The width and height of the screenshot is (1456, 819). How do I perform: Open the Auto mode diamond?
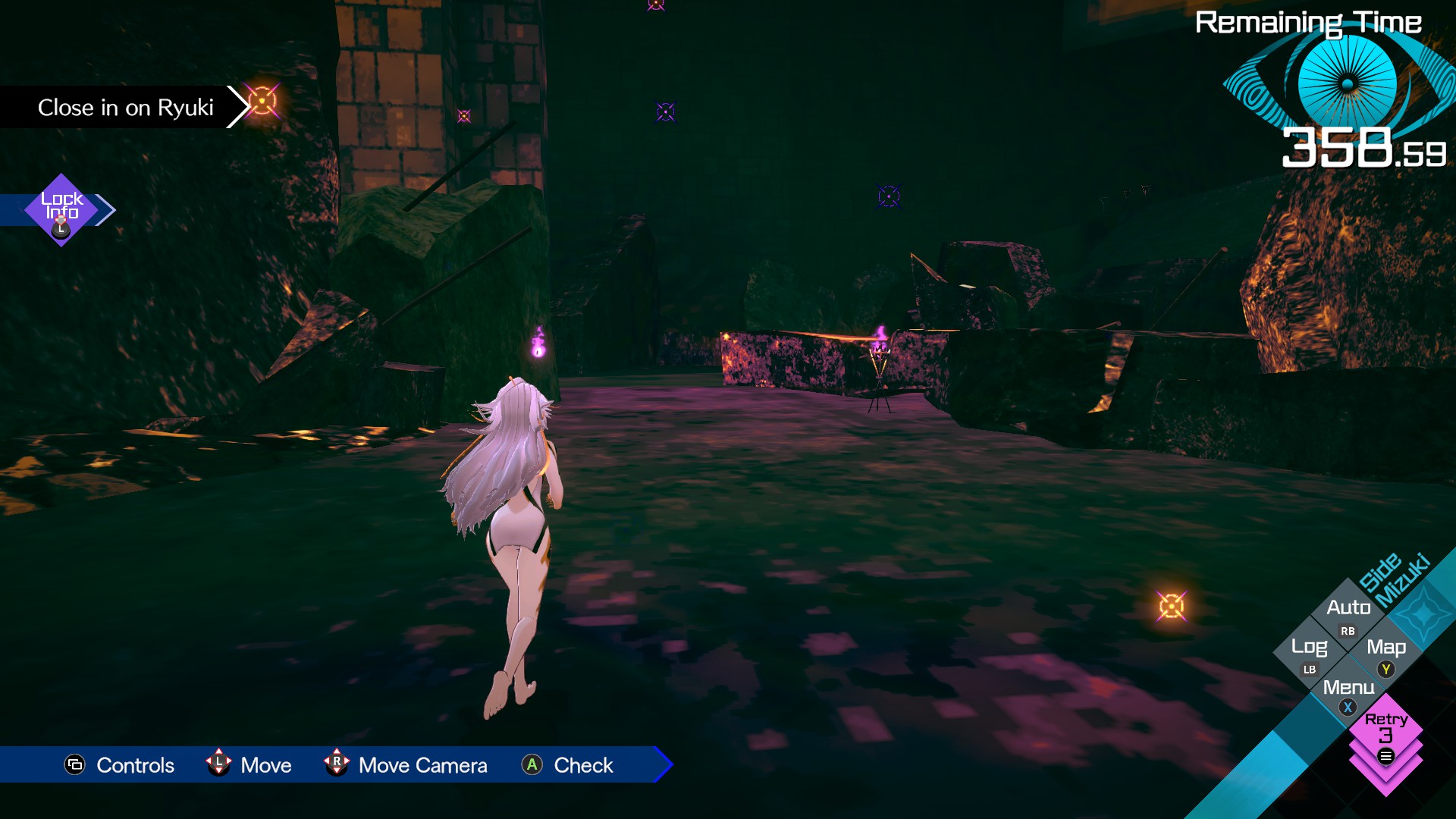pos(1348,611)
